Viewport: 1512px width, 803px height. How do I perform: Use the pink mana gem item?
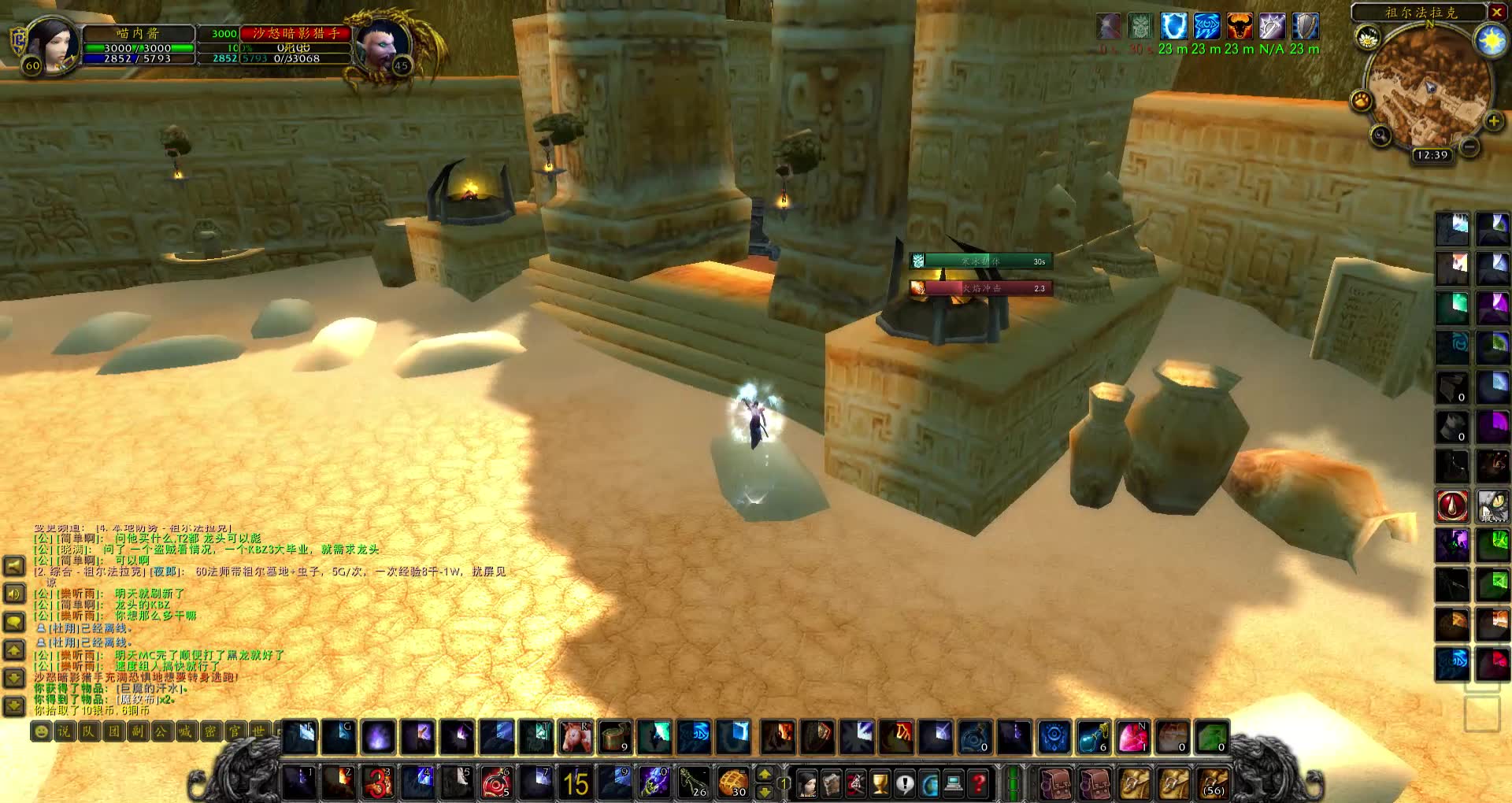[x=1132, y=738]
